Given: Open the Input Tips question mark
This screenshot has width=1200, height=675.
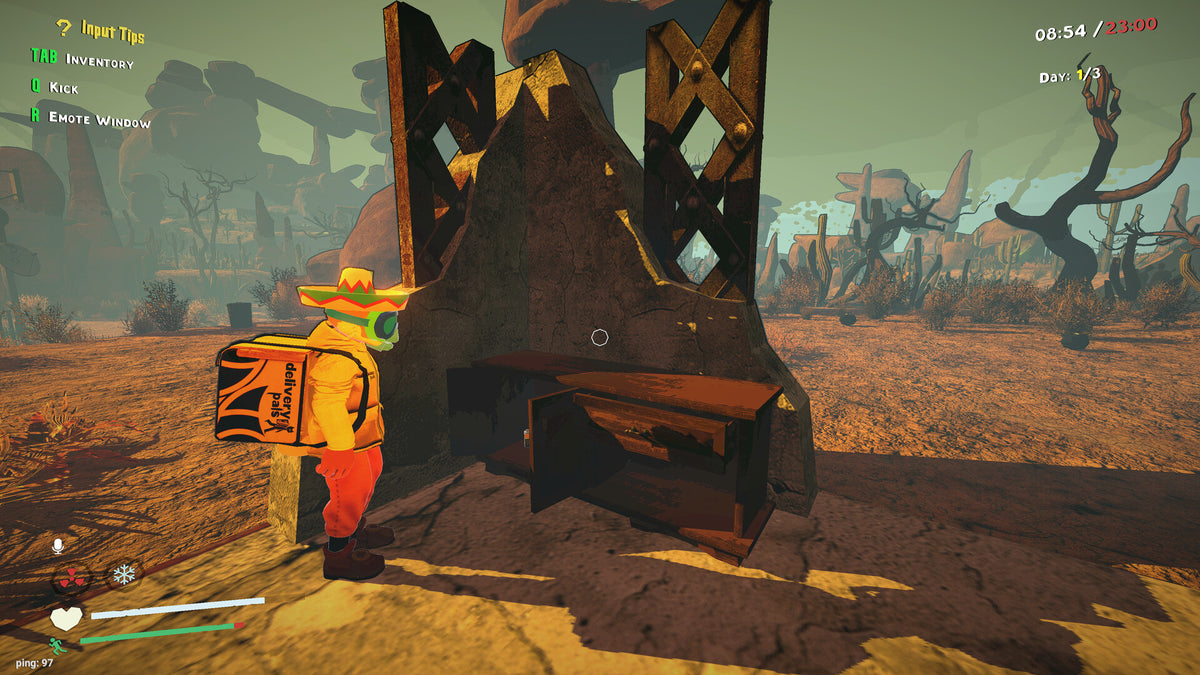Looking at the screenshot, I should pyautogui.click(x=63, y=29).
